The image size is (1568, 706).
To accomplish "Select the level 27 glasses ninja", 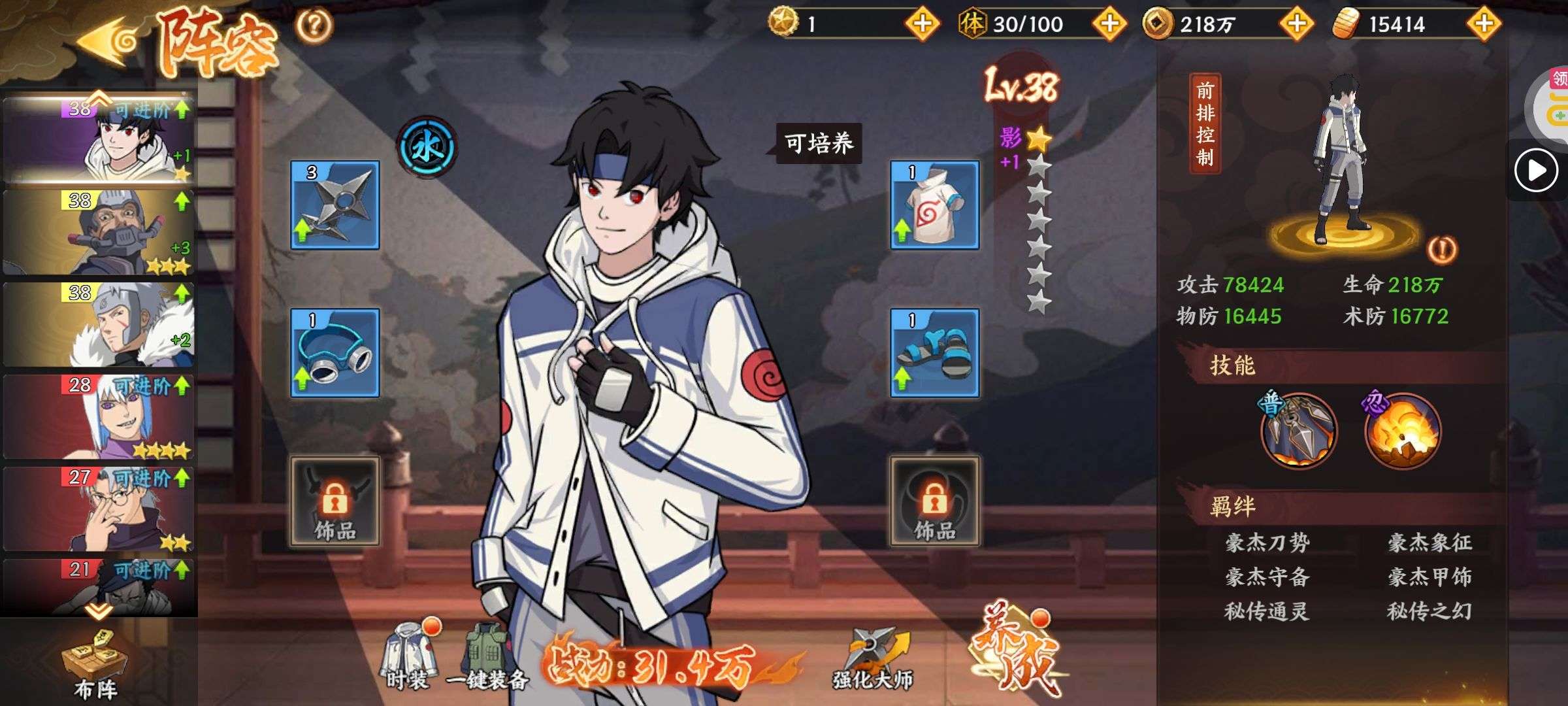I will (99, 509).
